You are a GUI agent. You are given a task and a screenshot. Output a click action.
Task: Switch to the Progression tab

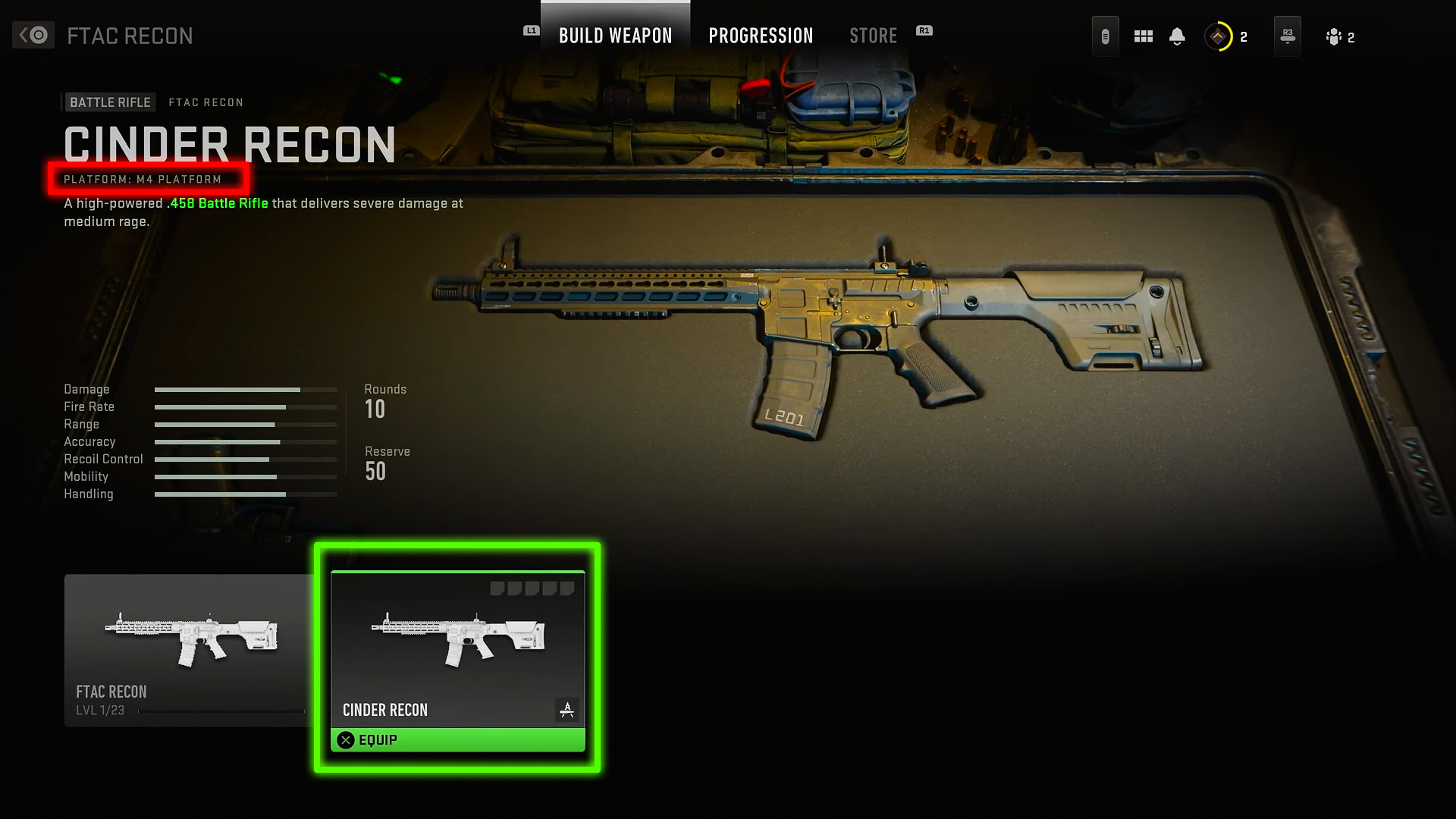point(761,35)
